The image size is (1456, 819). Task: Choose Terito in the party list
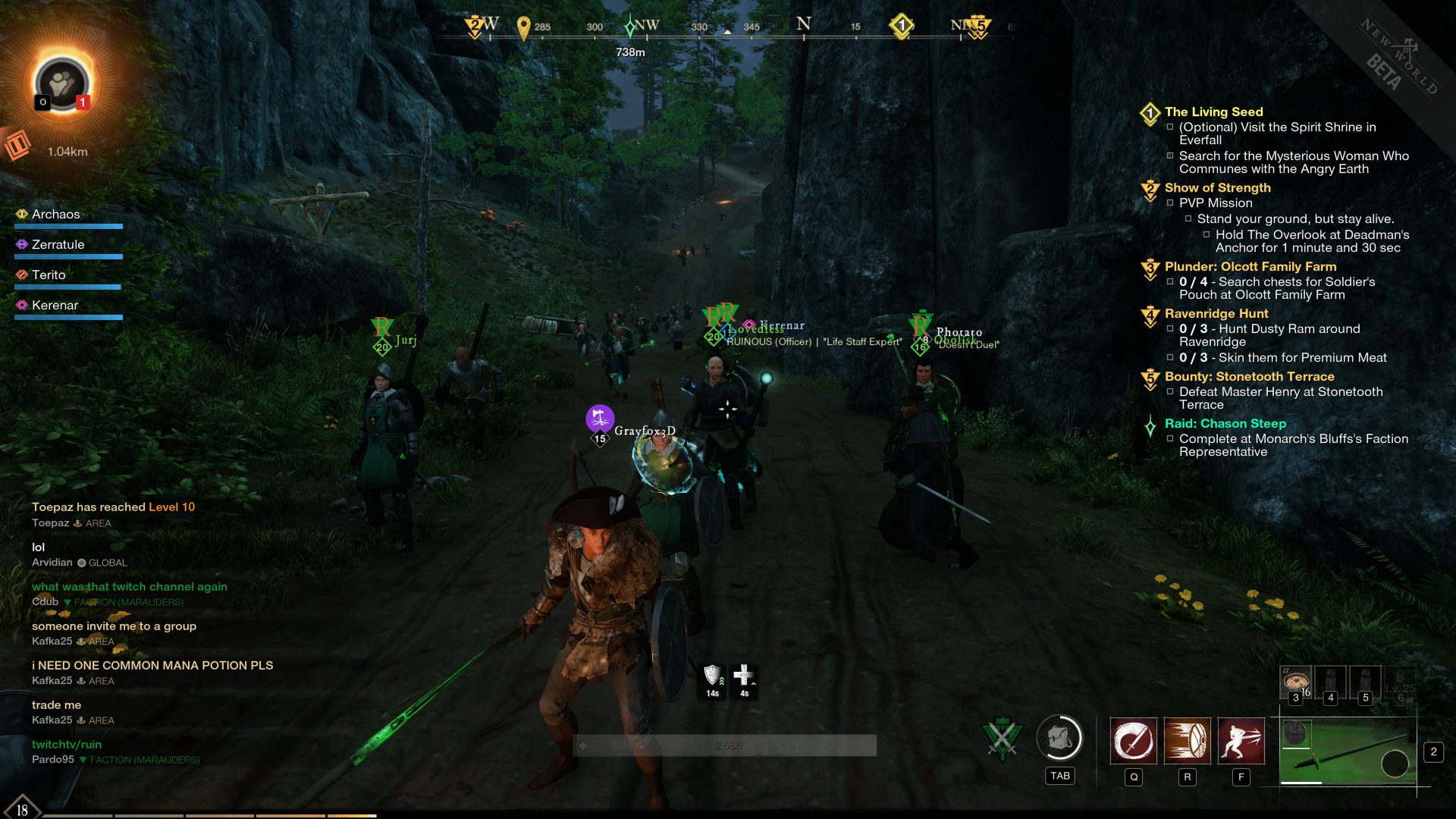49,275
